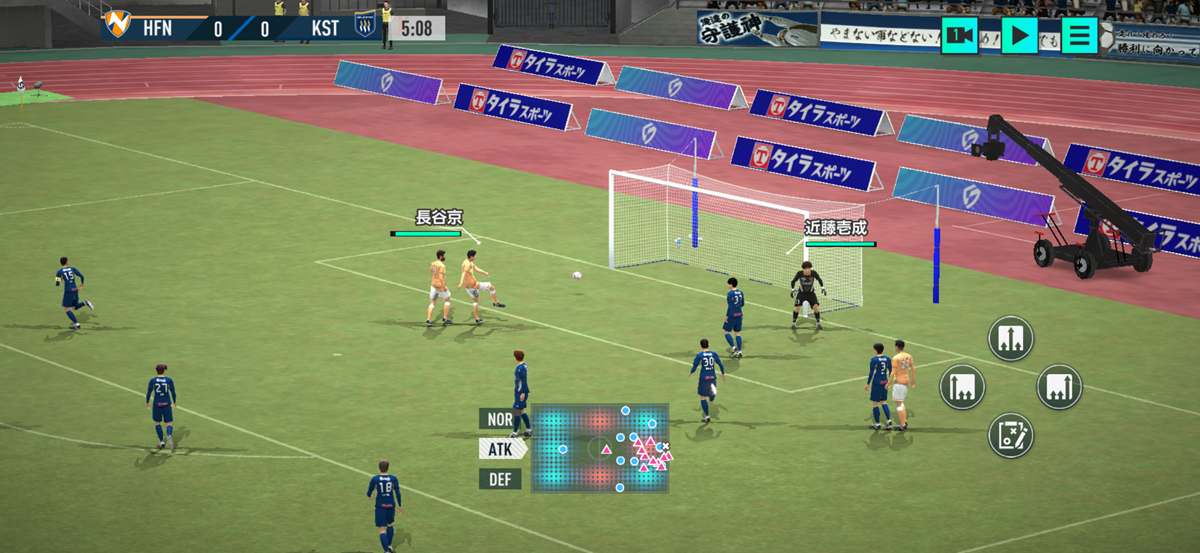Activate the center attack direction button
This screenshot has width=1200, height=553.
click(x=1011, y=338)
